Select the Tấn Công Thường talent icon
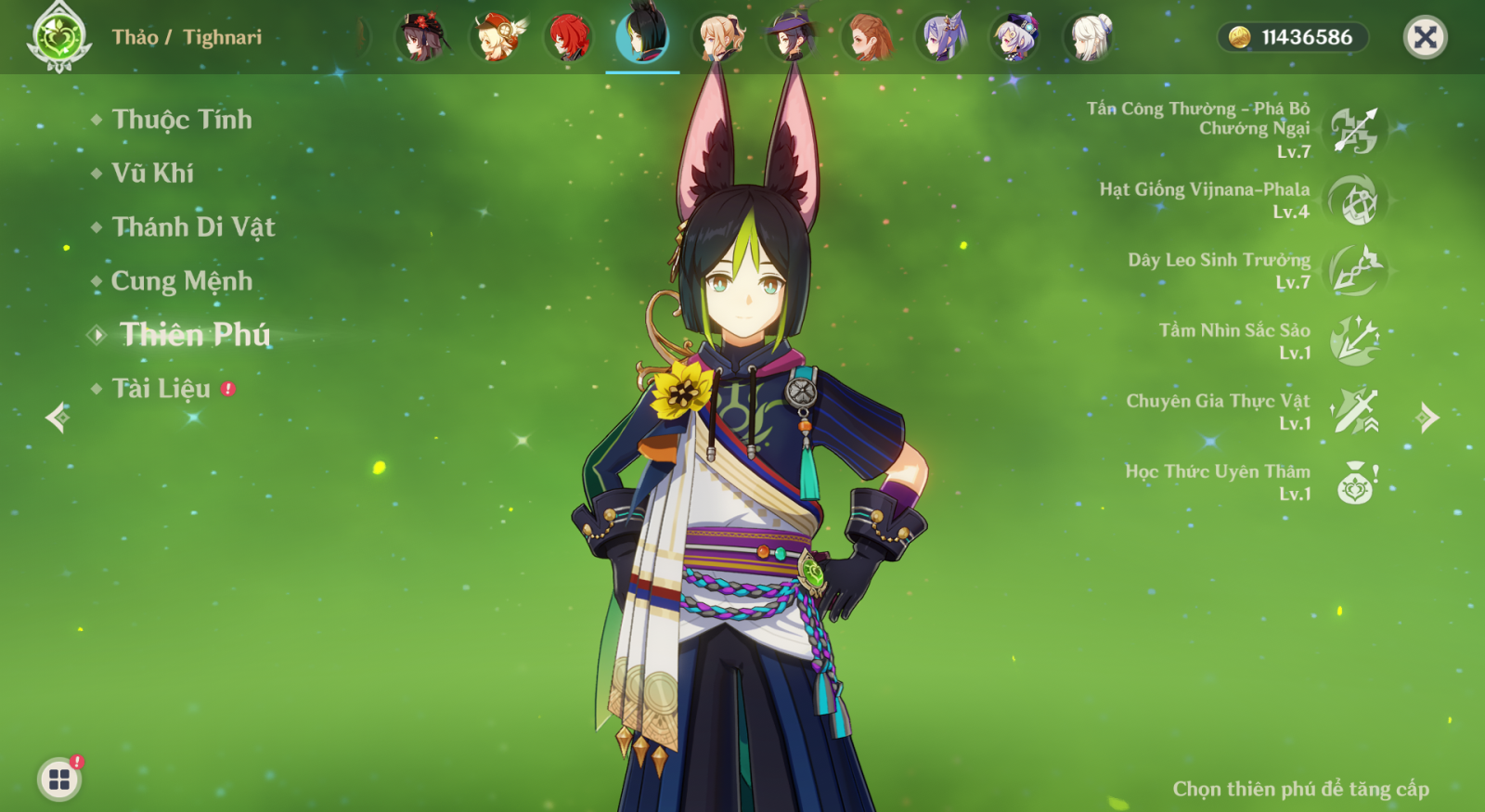The height and width of the screenshot is (812, 1485). pyautogui.click(x=1355, y=130)
